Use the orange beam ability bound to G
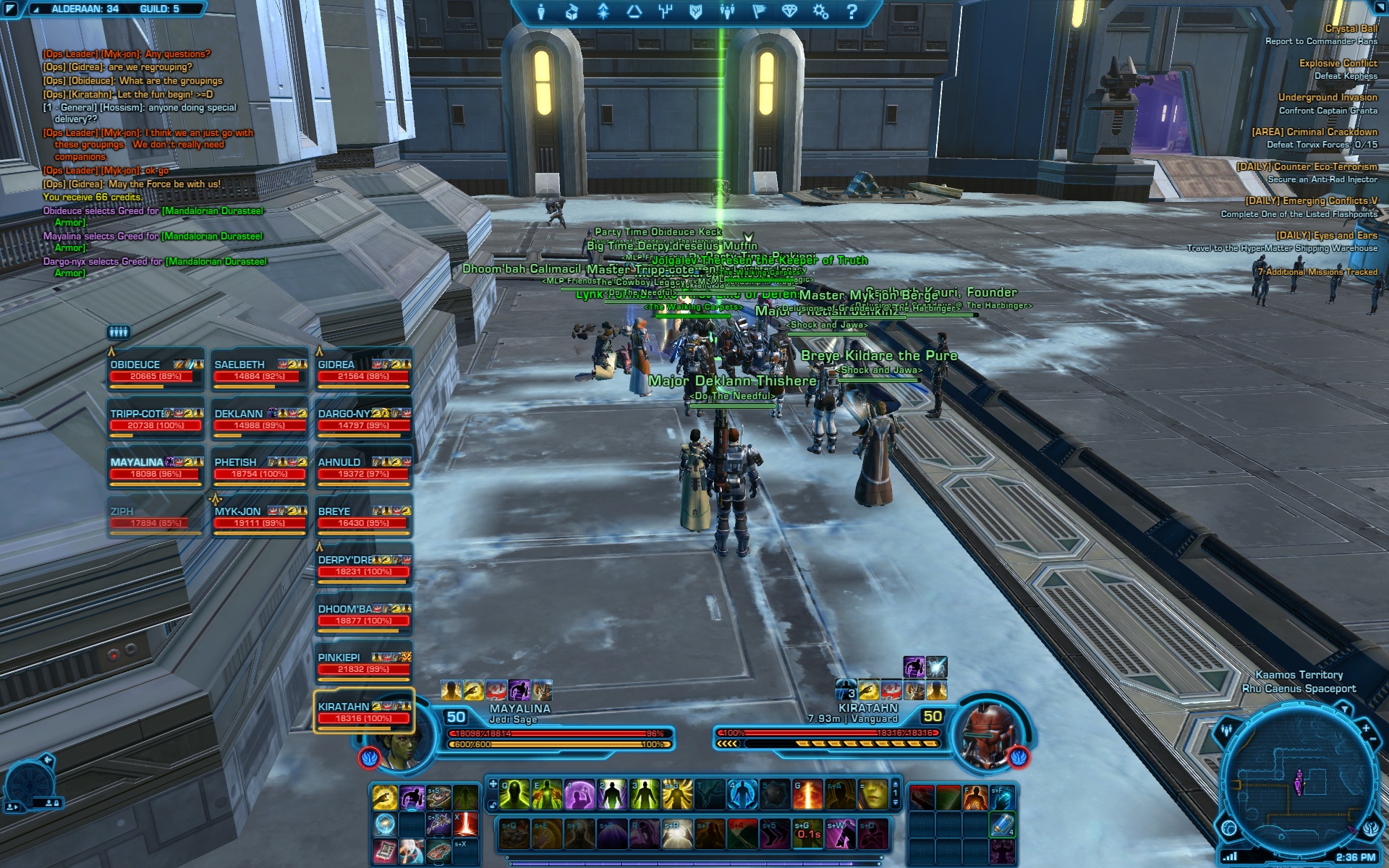The width and height of the screenshot is (1389, 868). pos(807,795)
